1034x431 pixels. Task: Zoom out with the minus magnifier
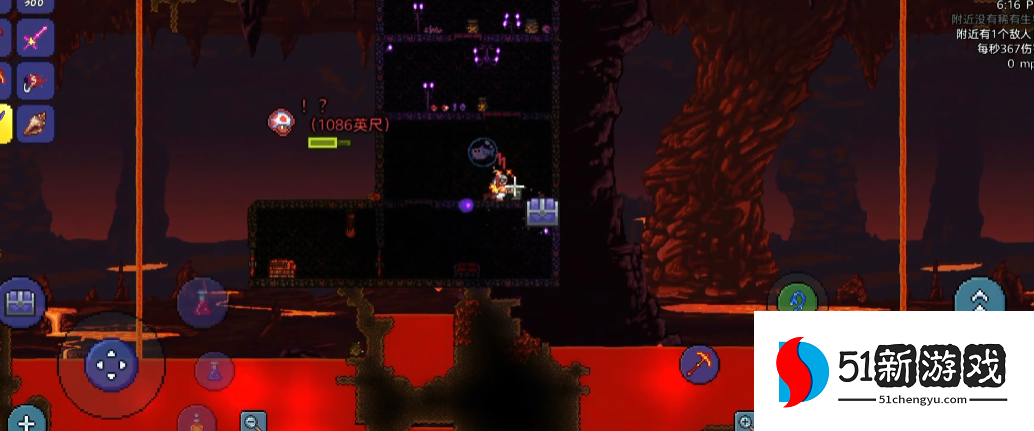[x=254, y=421]
